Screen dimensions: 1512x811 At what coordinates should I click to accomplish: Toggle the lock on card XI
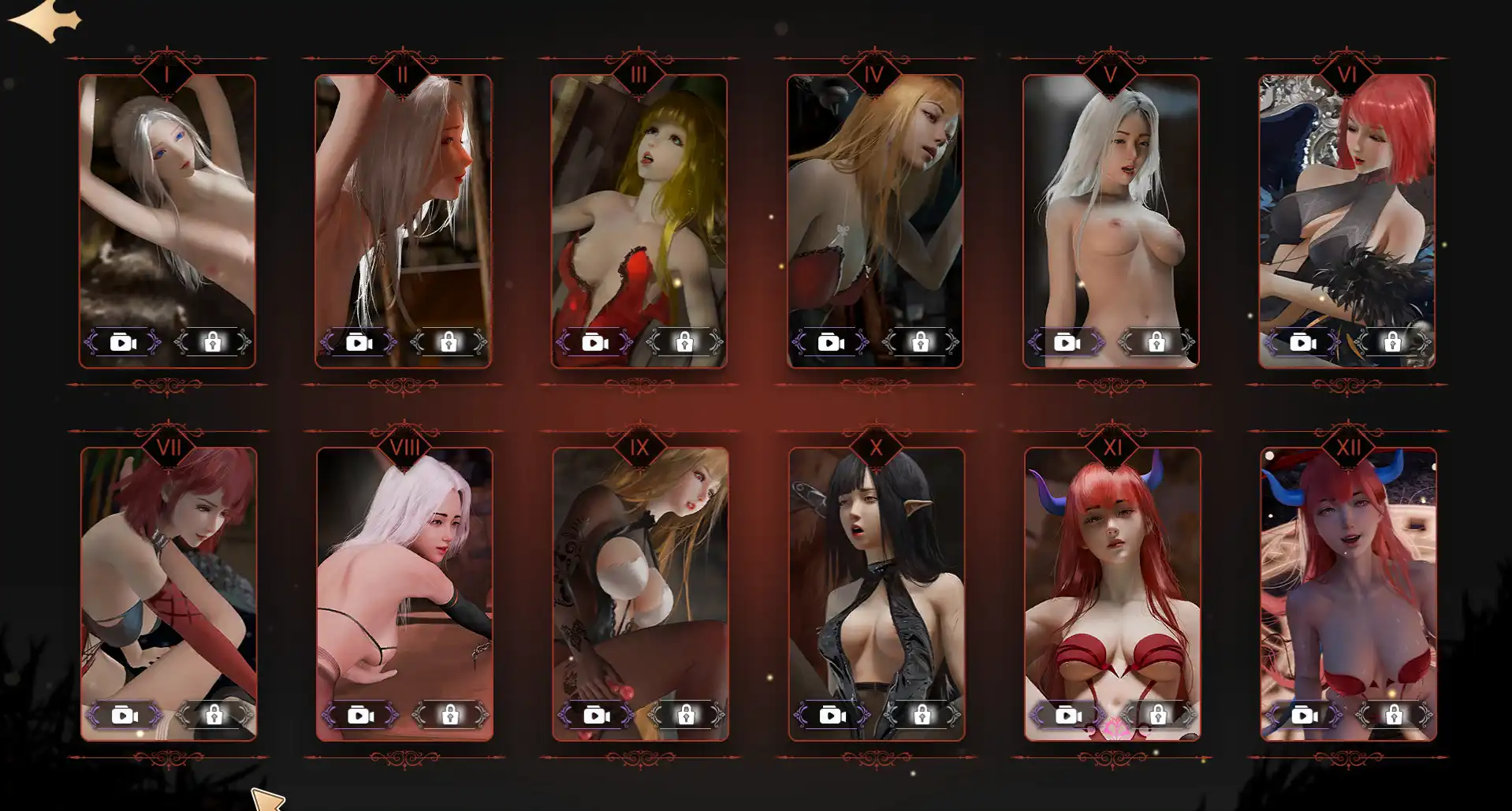(x=1156, y=714)
